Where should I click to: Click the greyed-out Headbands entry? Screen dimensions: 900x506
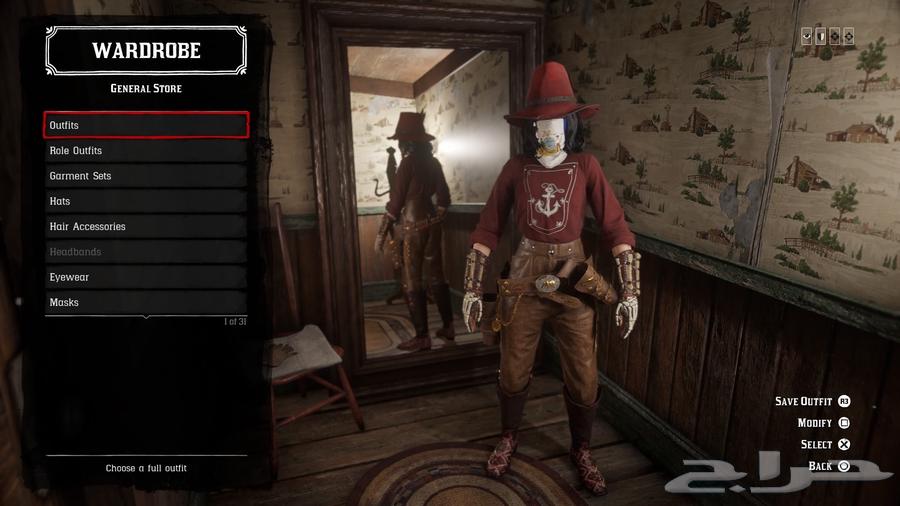(146, 252)
